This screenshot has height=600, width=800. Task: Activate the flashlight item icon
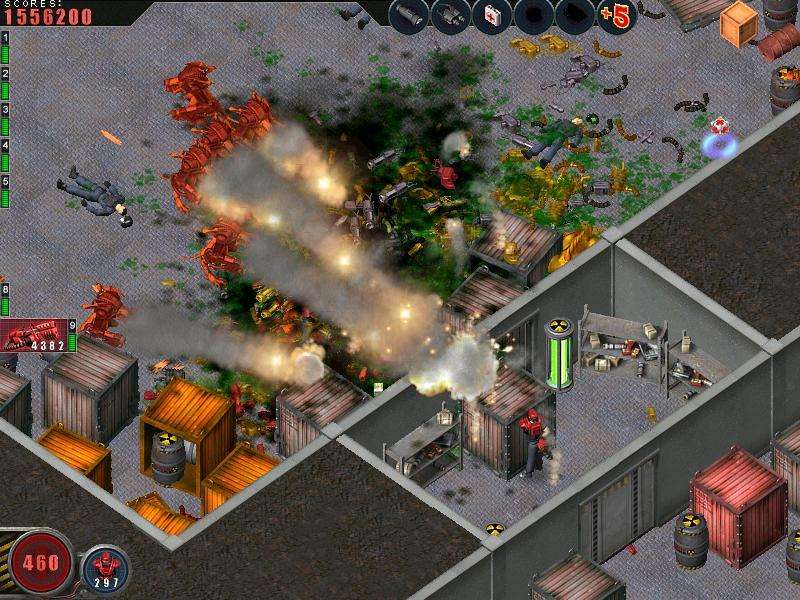click(x=408, y=15)
